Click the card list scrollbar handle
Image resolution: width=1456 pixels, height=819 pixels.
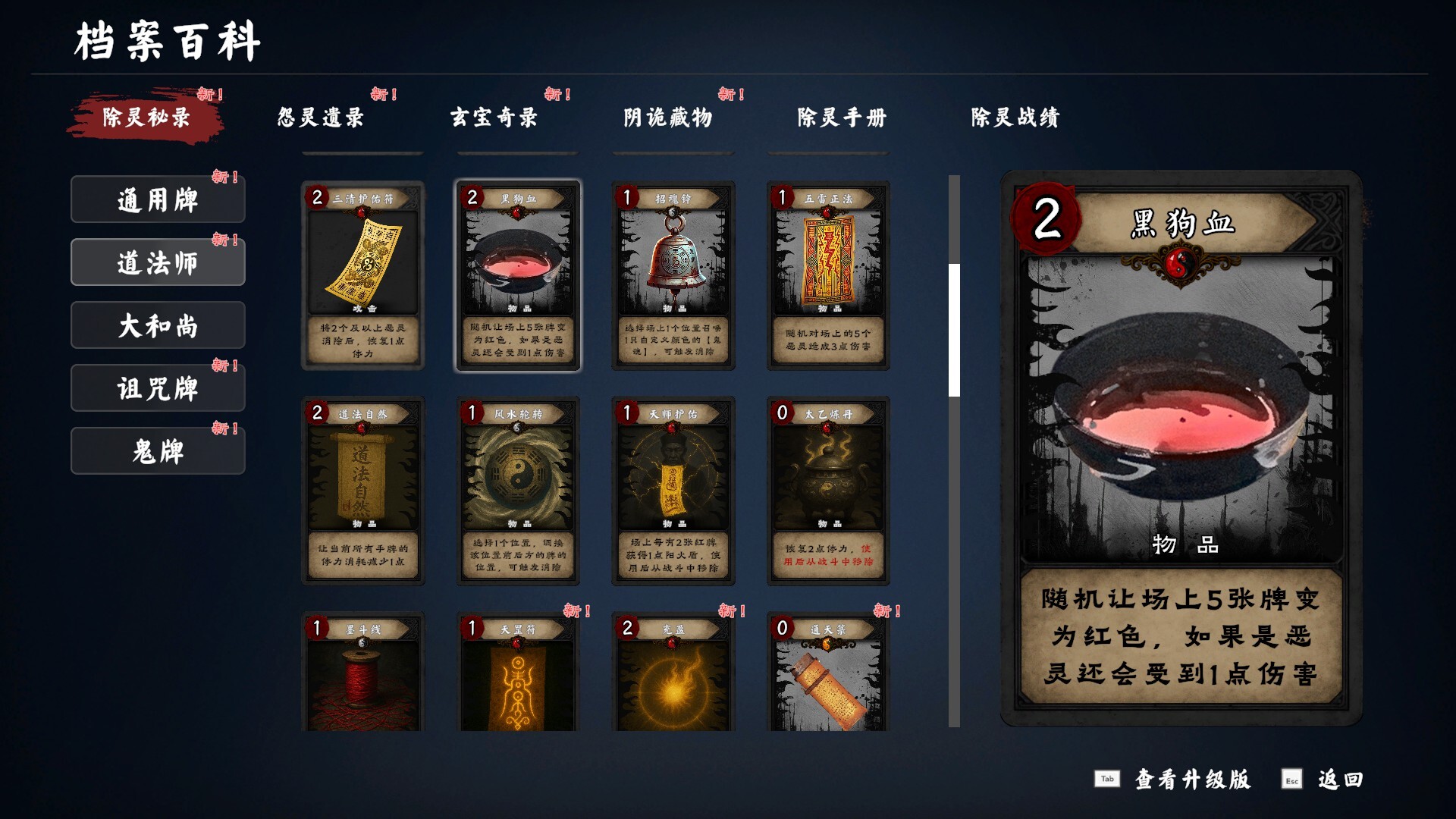pyautogui.click(x=954, y=330)
